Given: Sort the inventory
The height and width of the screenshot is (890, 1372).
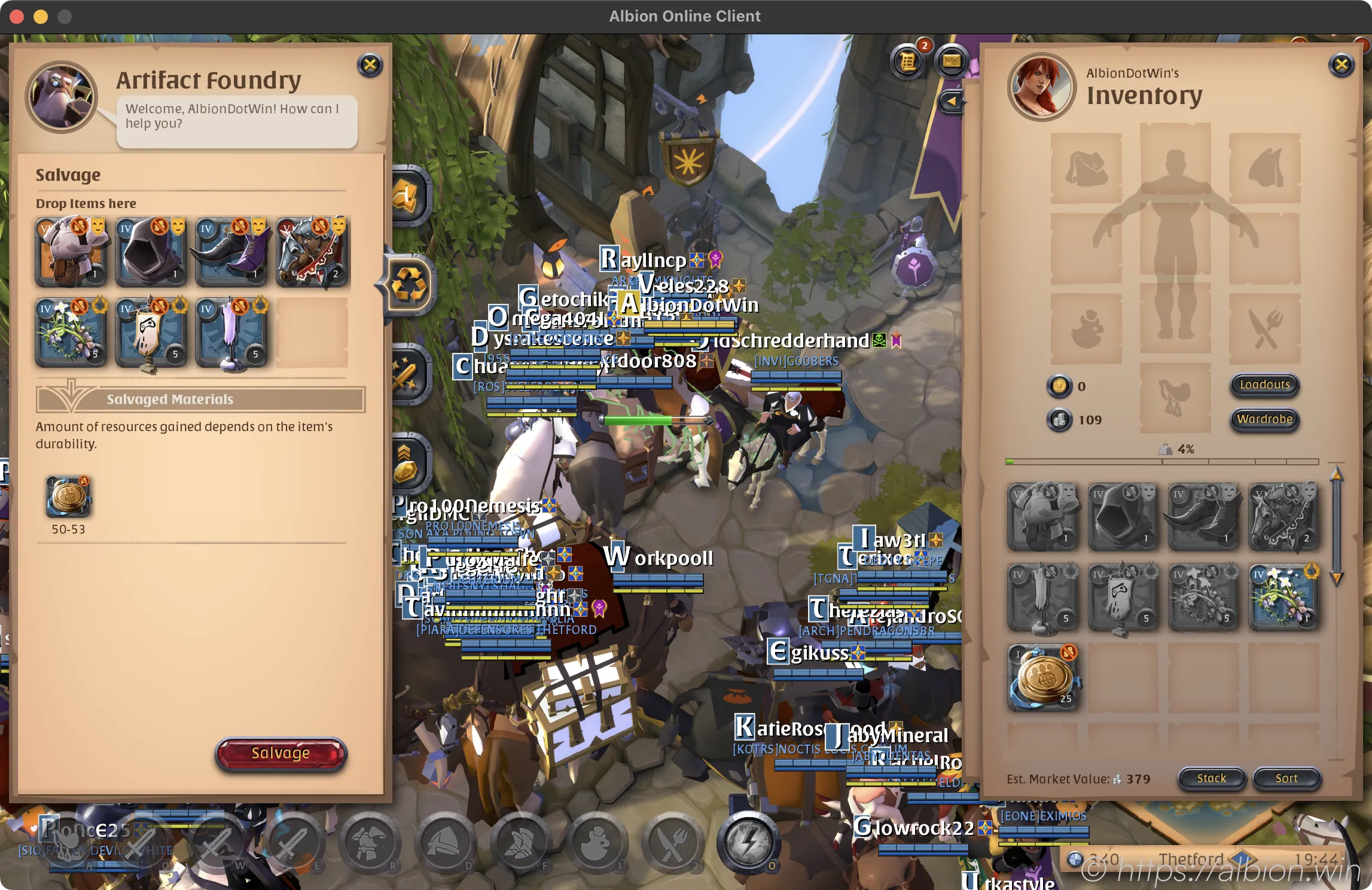Looking at the screenshot, I should [x=1286, y=778].
